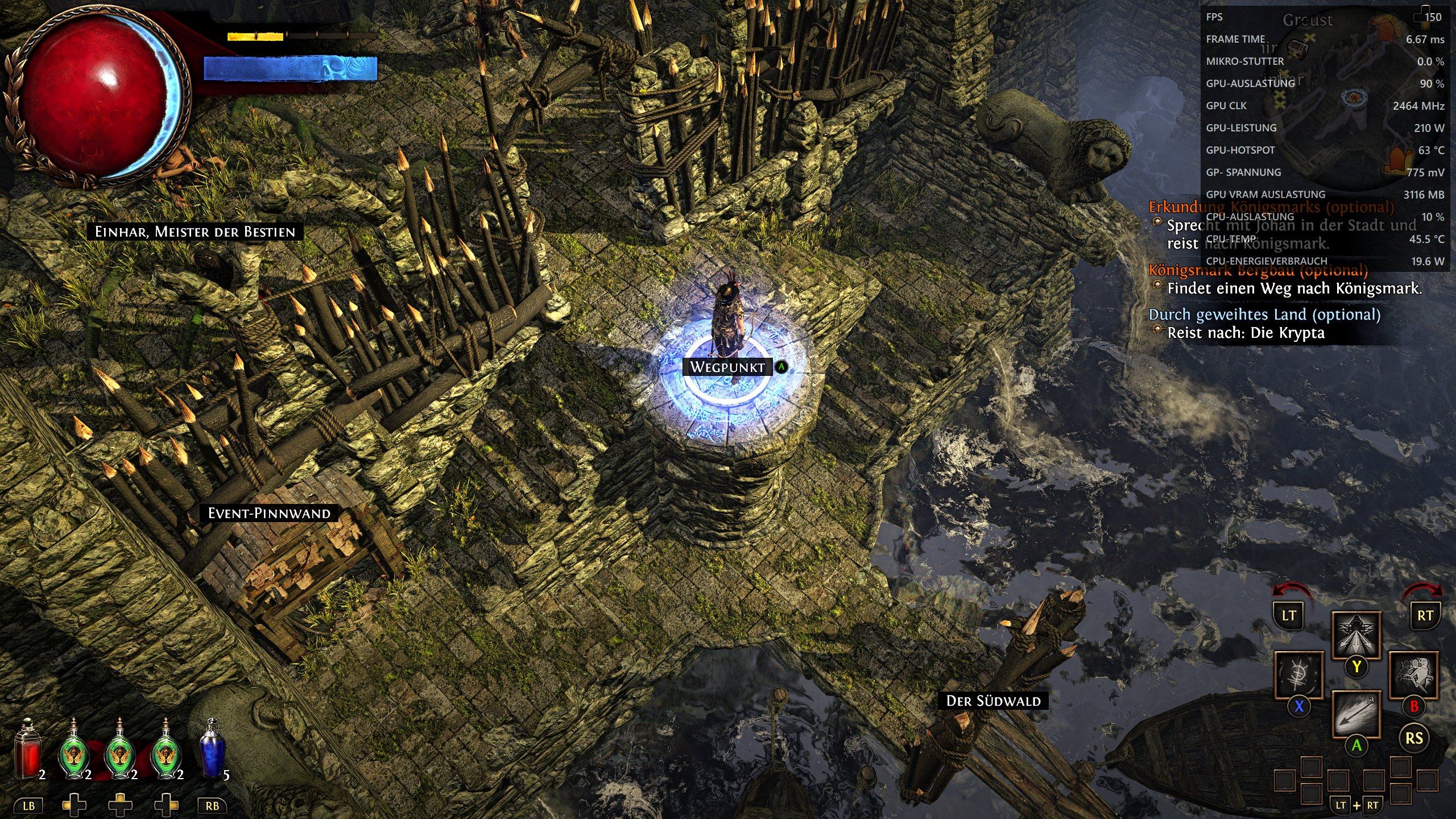This screenshot has width=1456, height=819.
Task: Select the Königsmark Bergbau quest entry
Action: point(1258,270)
